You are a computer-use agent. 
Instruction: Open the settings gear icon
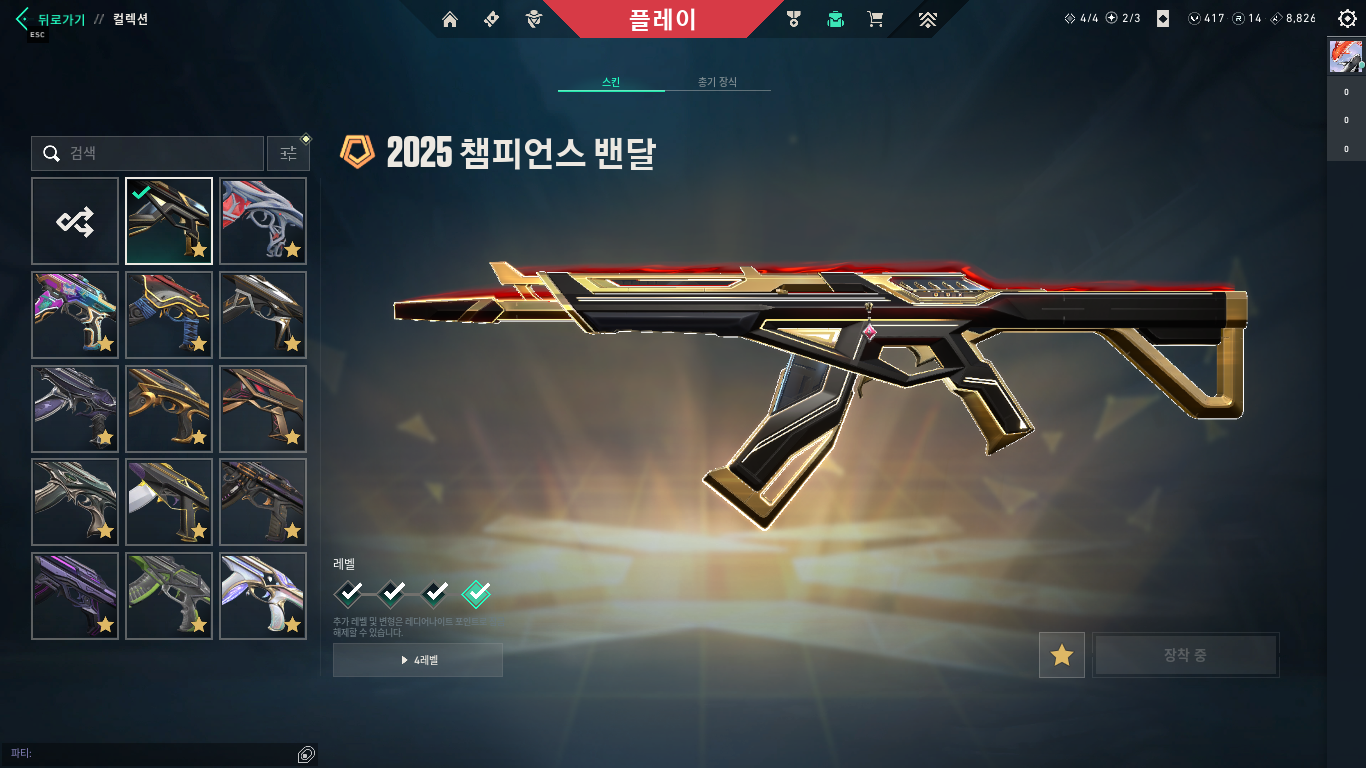(1347, 19)
